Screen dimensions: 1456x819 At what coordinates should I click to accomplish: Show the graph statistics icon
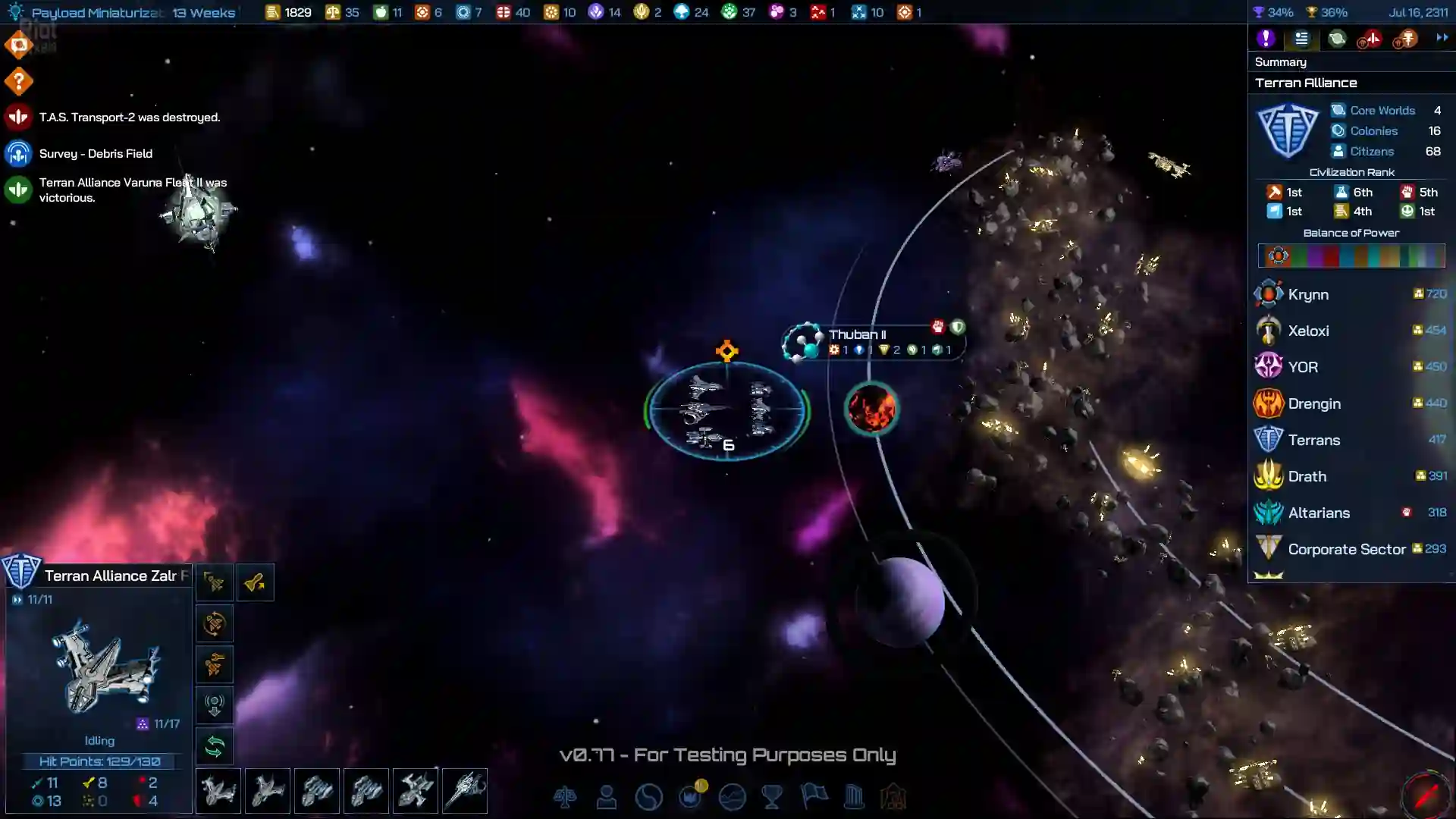click(x=732, y=797)
